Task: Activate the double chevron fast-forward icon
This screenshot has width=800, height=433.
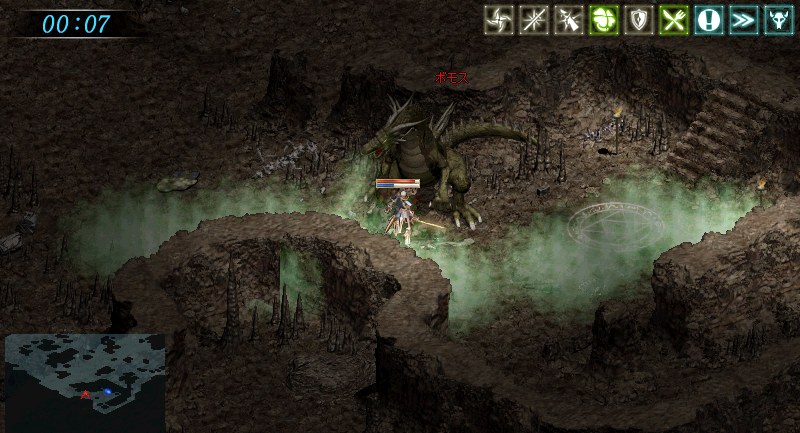Action: (744, 20)
